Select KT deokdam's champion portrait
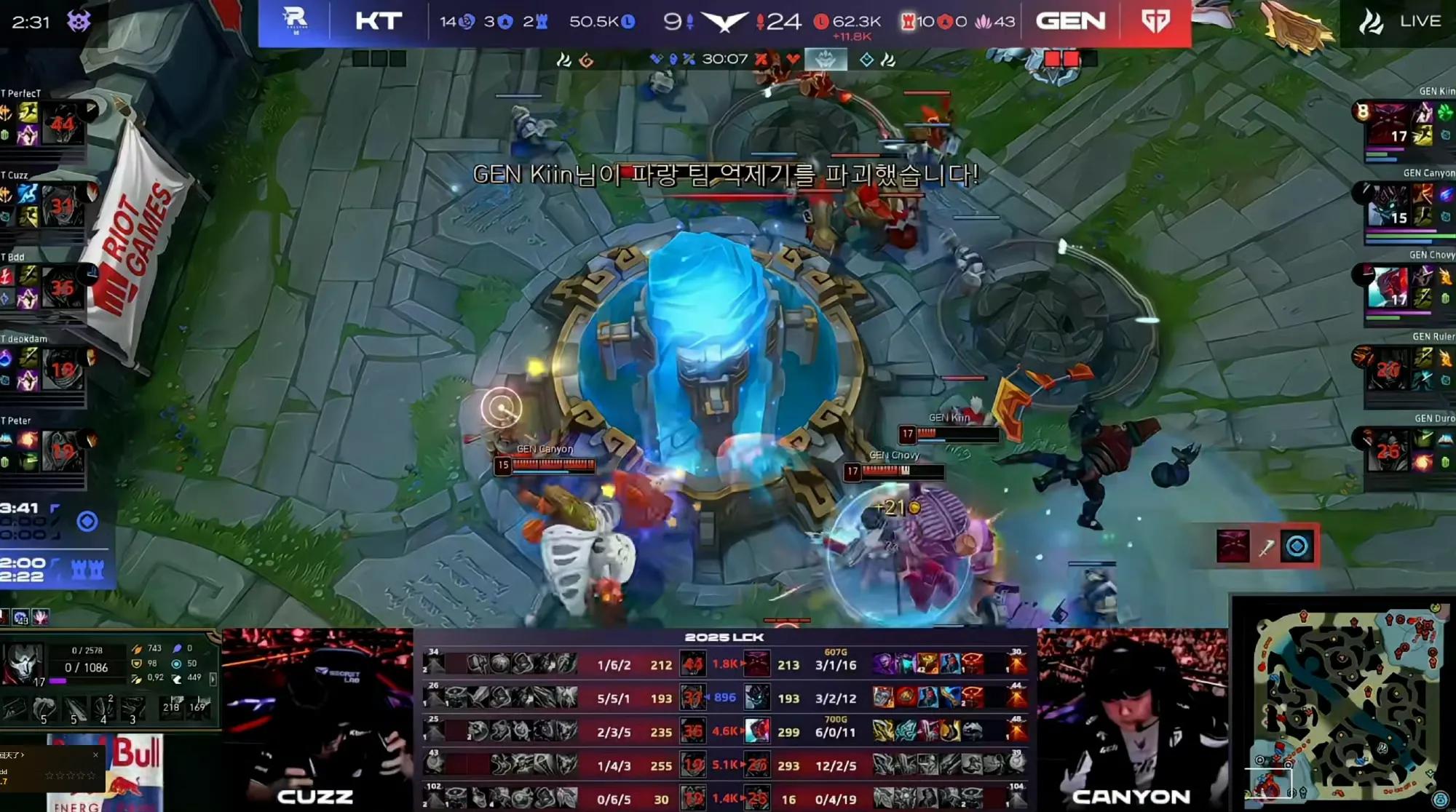Viewport: 1456px width, 812px height. 62,368
